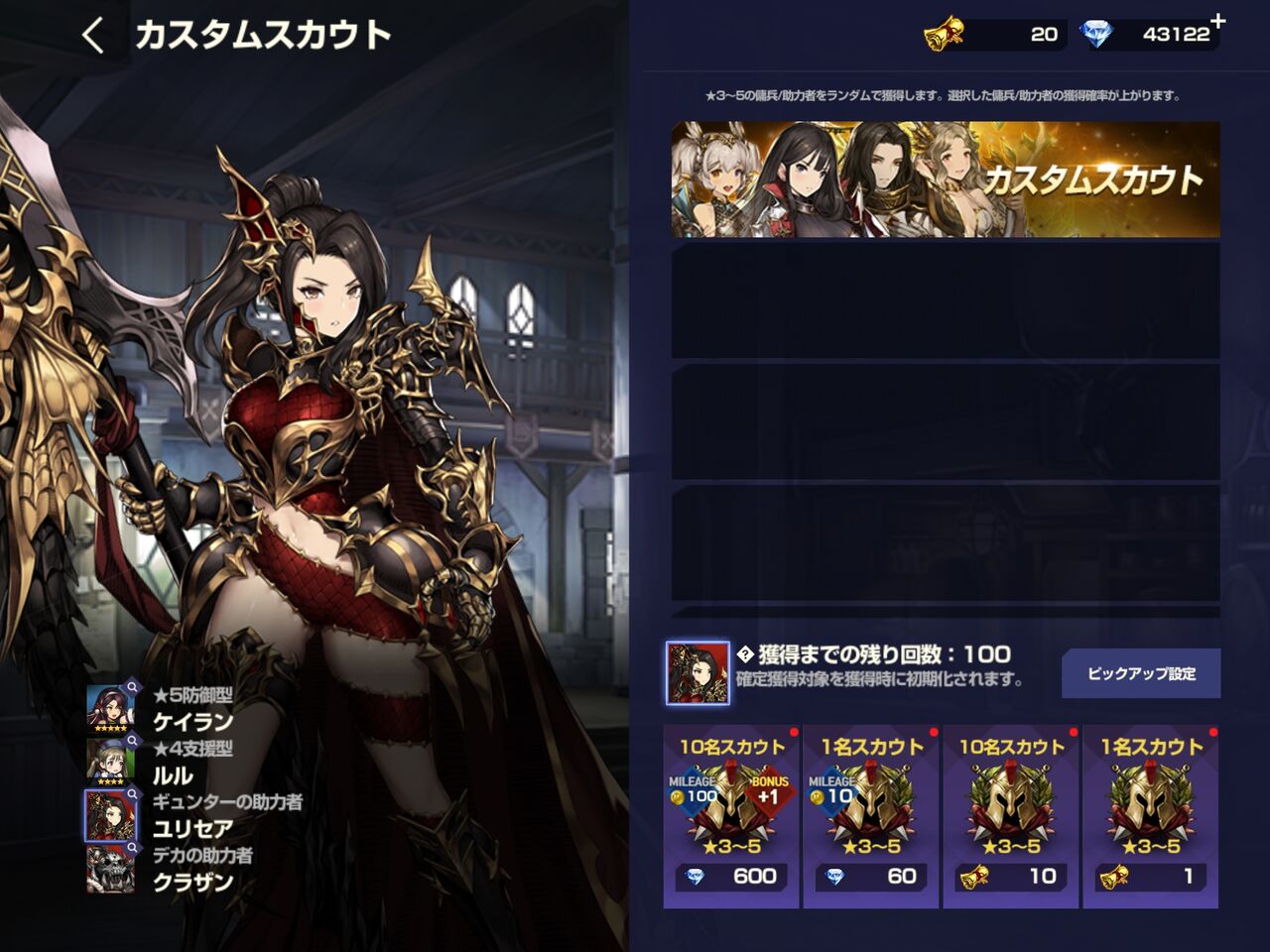Open ピックアップ設定 settings
The height and width of the screenshot is (952, 1270).
click(1141, 672)
